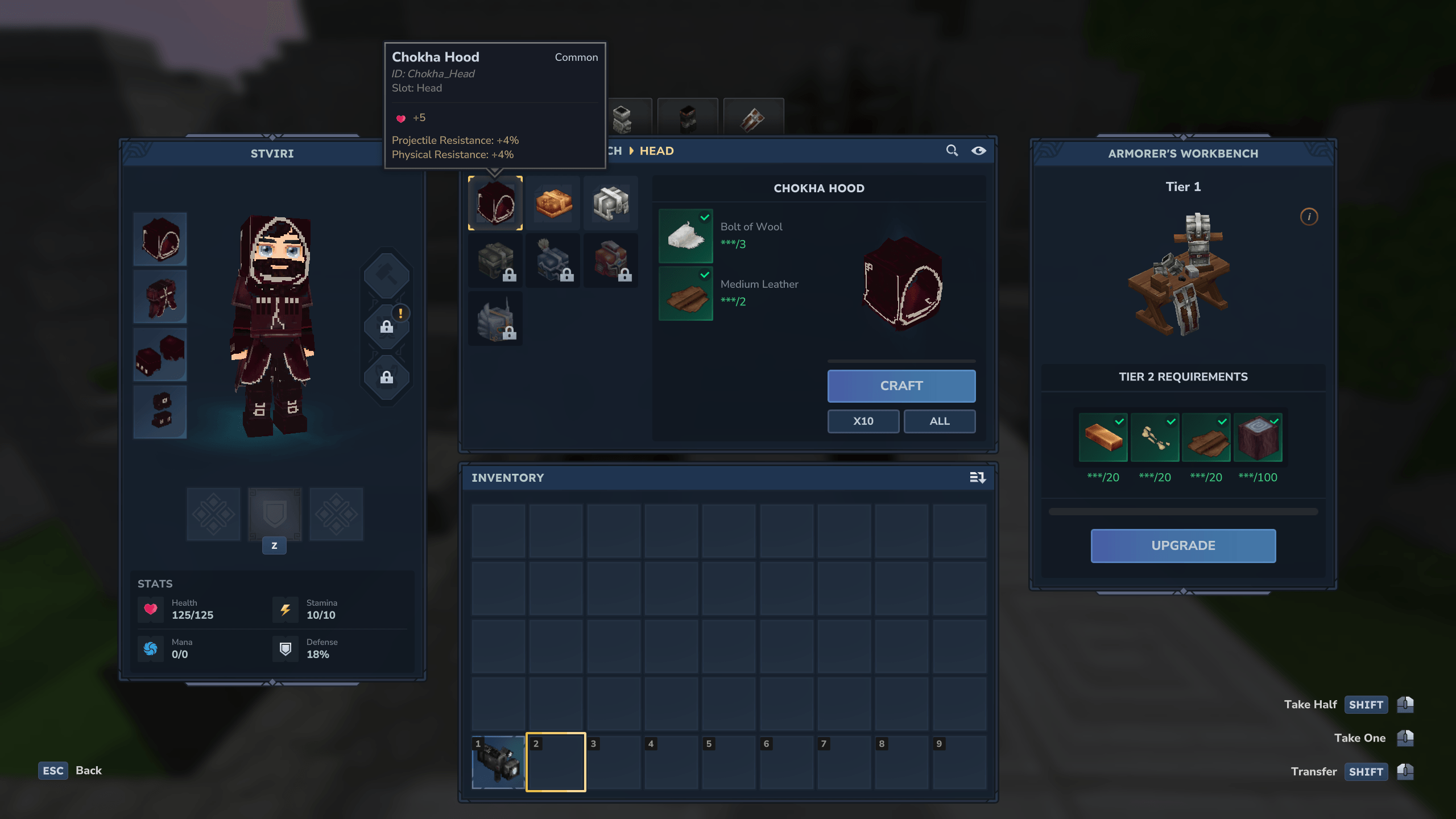The width and height of the screenshot is (1456, 819).
Task: Sort the inventory with the sort icon
Action: 977,478
